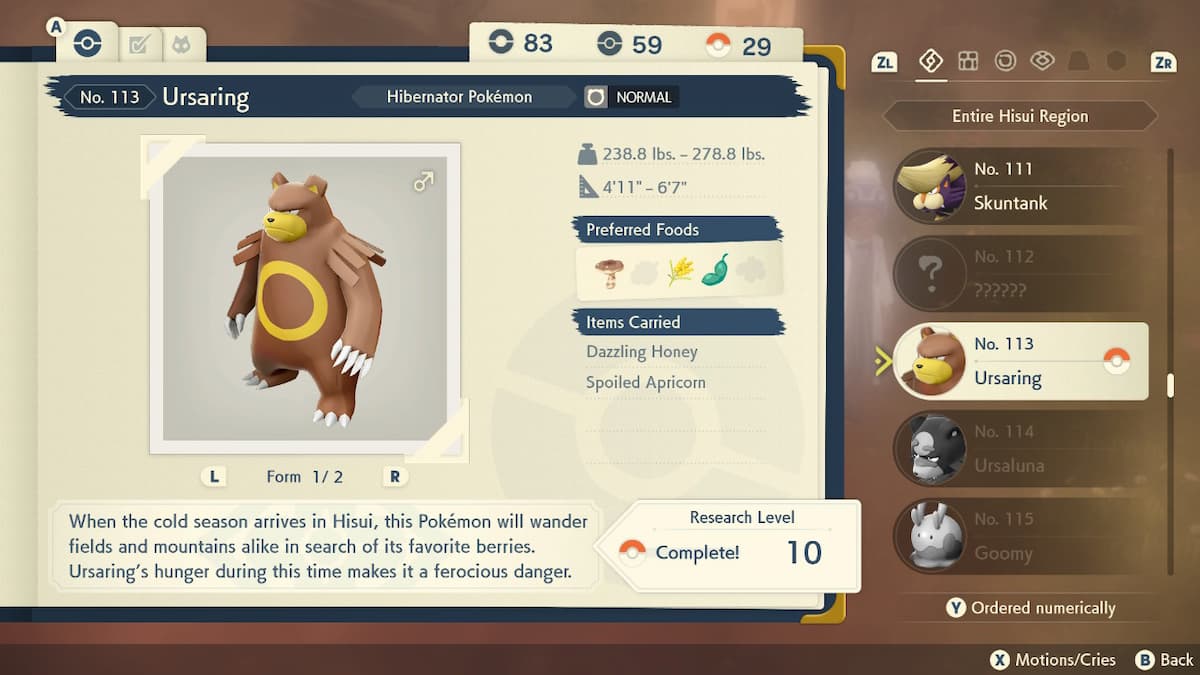Switch to the fourth diamond-eye area filter
1200x675 pixels.
point(1042,61)
